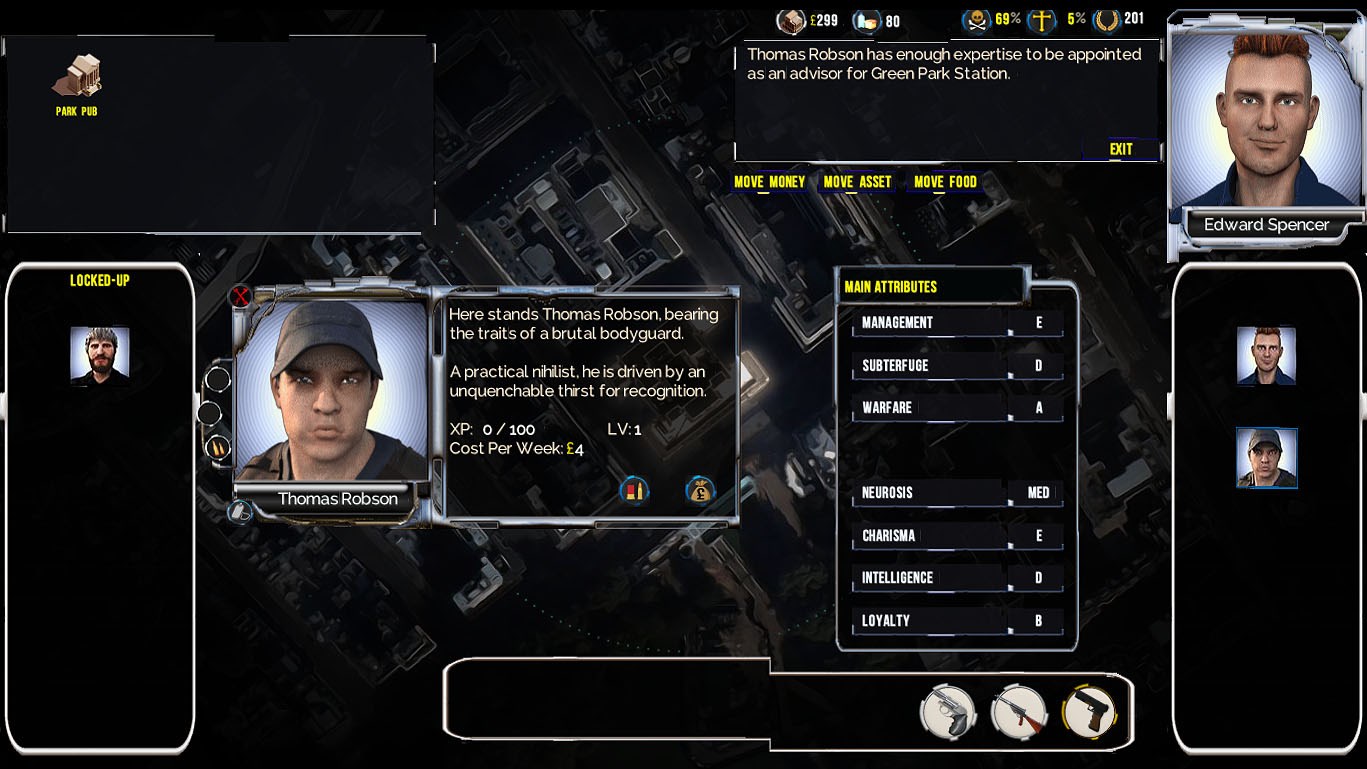This screenshot has width=1367, height=769.
Task: Click the large Edward Spencer leader portrait
Action: pos(1266,120)
